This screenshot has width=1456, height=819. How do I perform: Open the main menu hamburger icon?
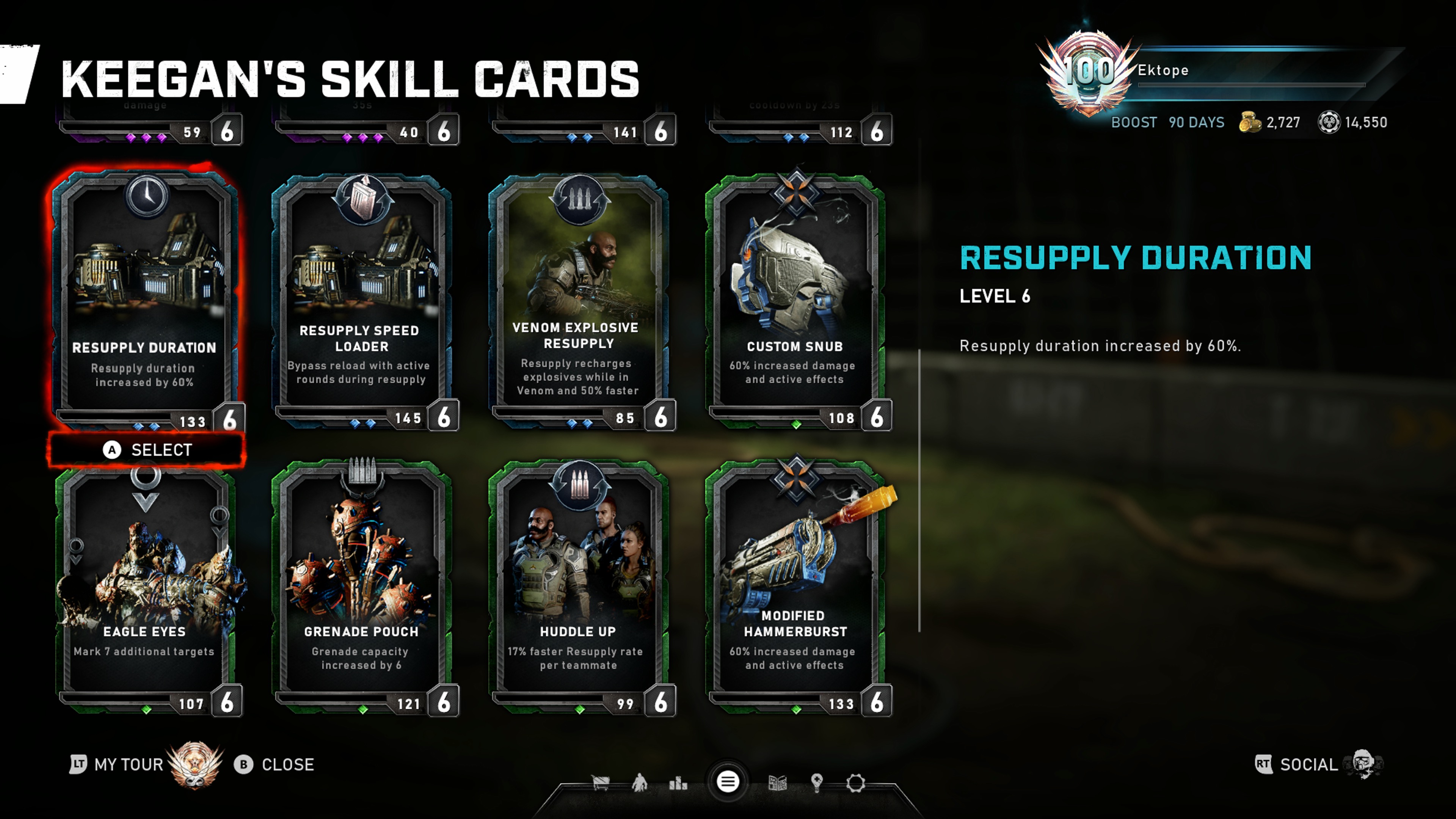(x=728, y=782)
